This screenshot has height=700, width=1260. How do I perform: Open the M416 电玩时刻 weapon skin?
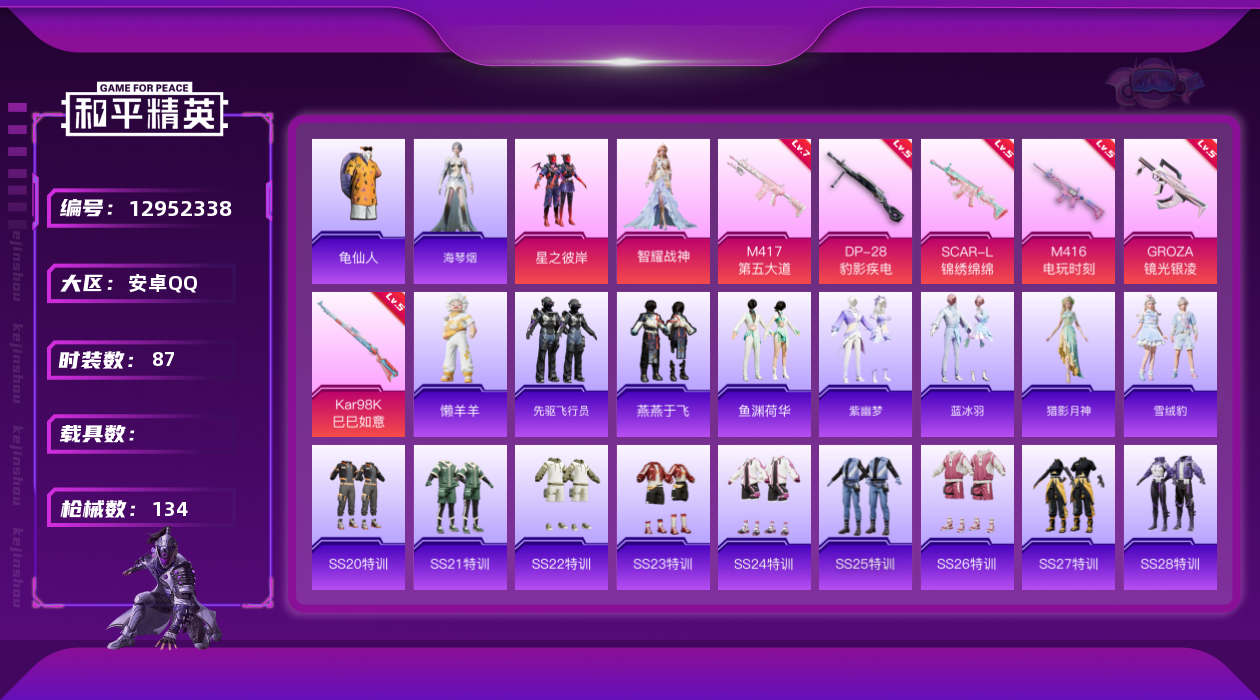point(1068,211)
